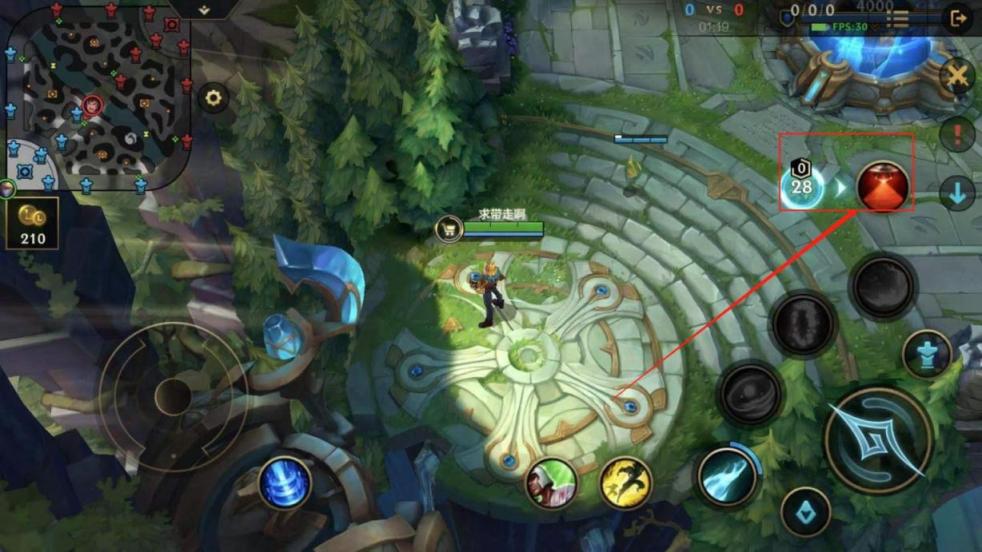Image resolution: width=982 pixels, height=552 pixels.
Task: Open the scoreboard list icon
Action: click(899, 18)
